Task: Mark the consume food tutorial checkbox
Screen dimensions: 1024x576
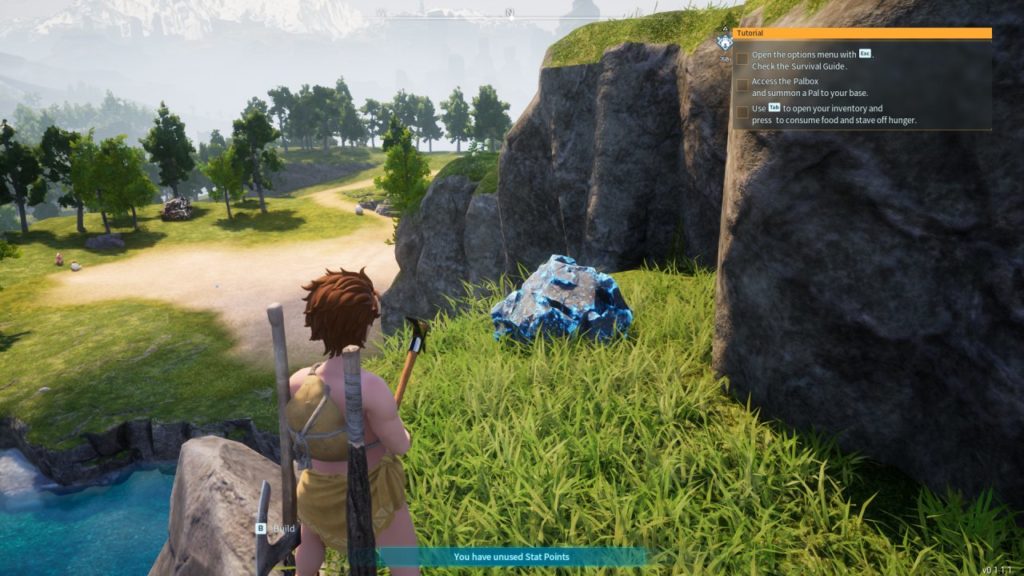Action: tap(742, 114)
